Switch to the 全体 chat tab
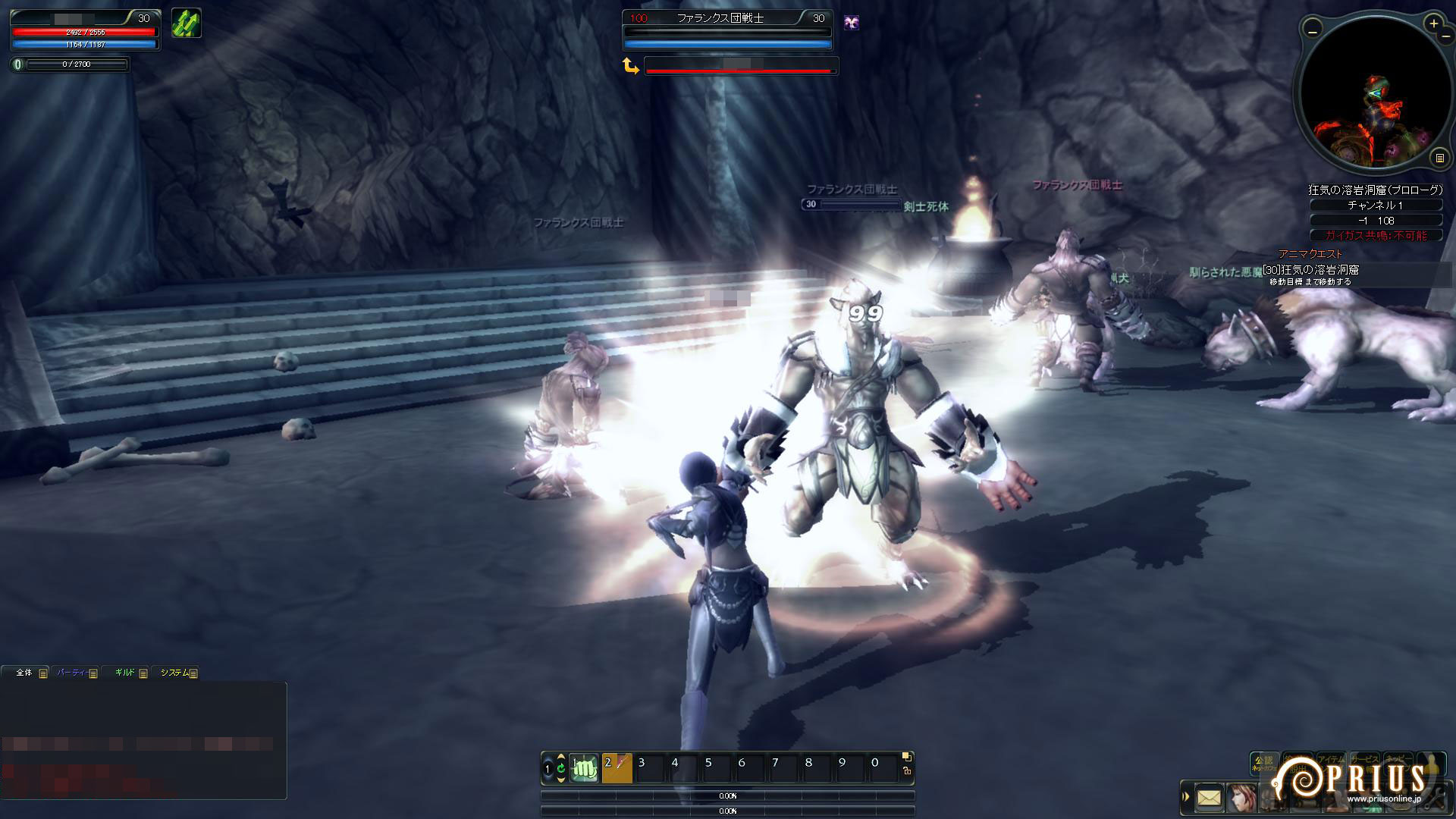This screenshot has width=1456, height=819. coord(24,673)
